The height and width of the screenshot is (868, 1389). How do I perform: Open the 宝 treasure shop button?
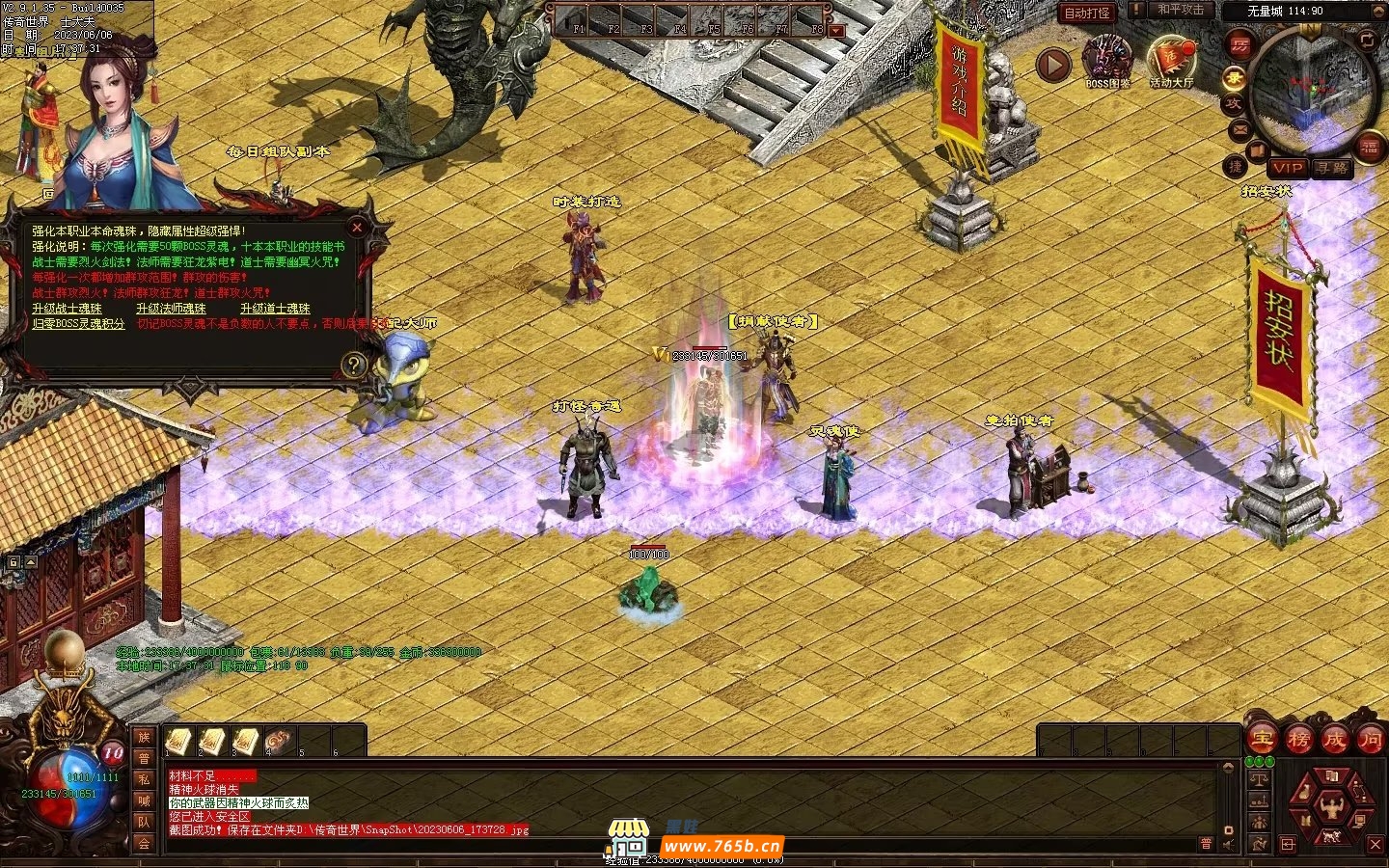point(1262,740)
